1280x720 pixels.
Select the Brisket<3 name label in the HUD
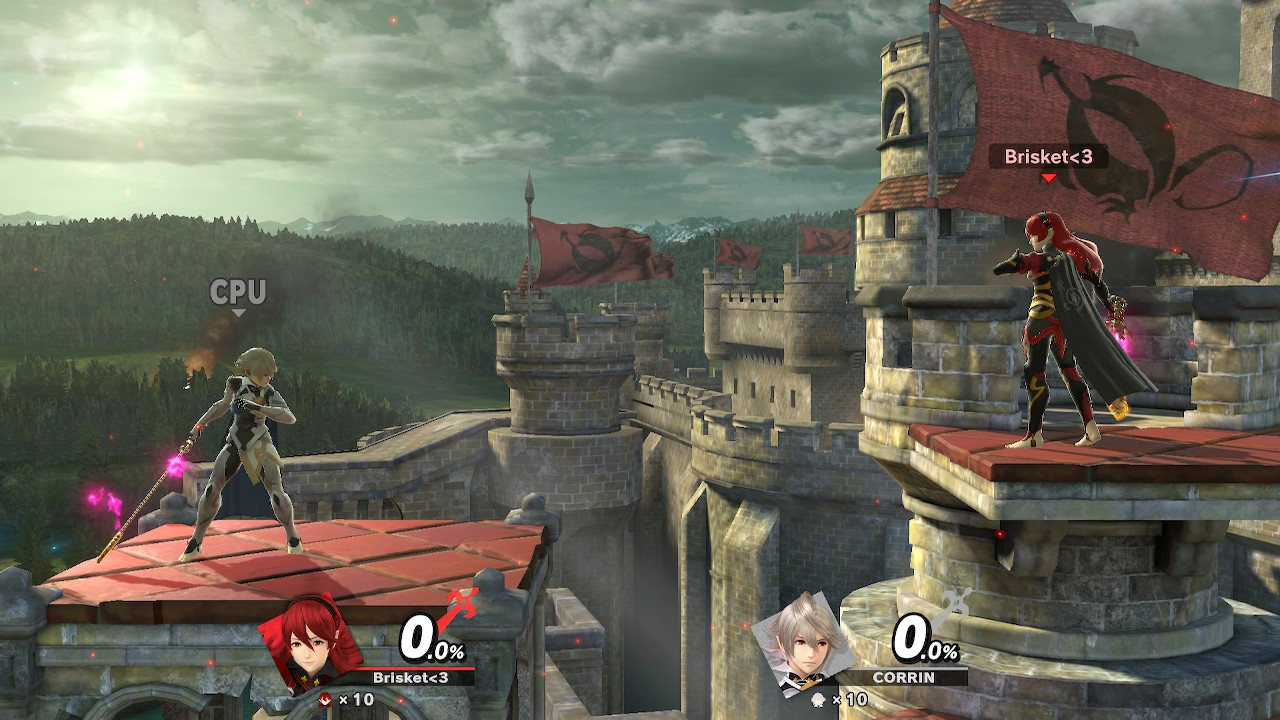[410, 677]
